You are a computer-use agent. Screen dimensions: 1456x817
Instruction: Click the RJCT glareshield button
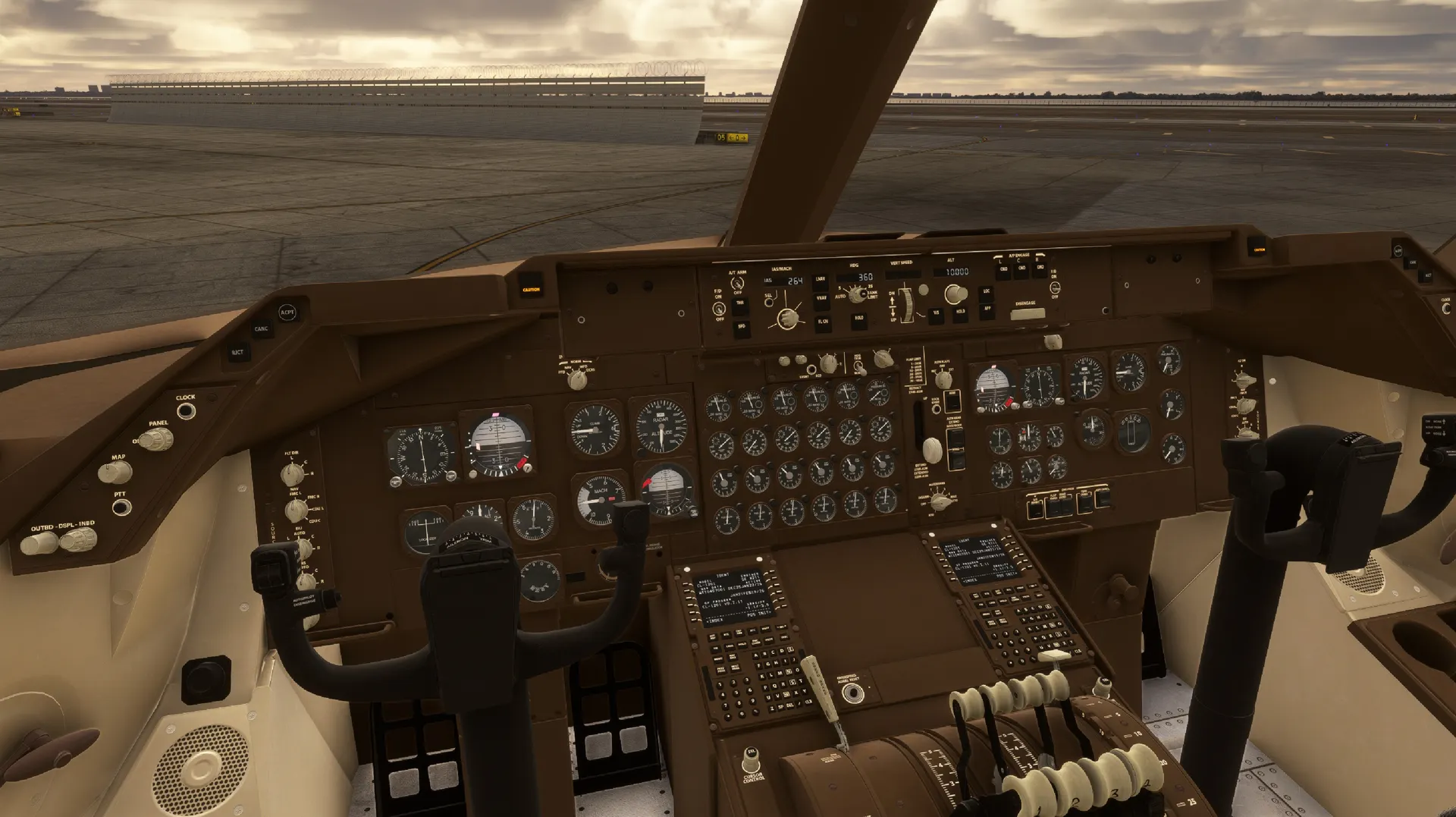click(237, 353)
